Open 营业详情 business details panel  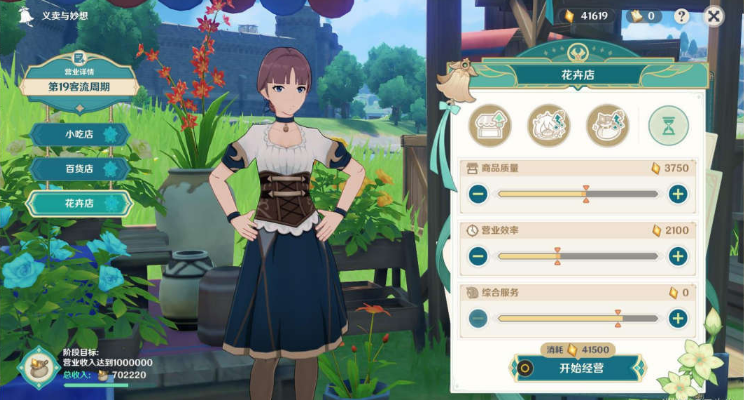(80, 73)
